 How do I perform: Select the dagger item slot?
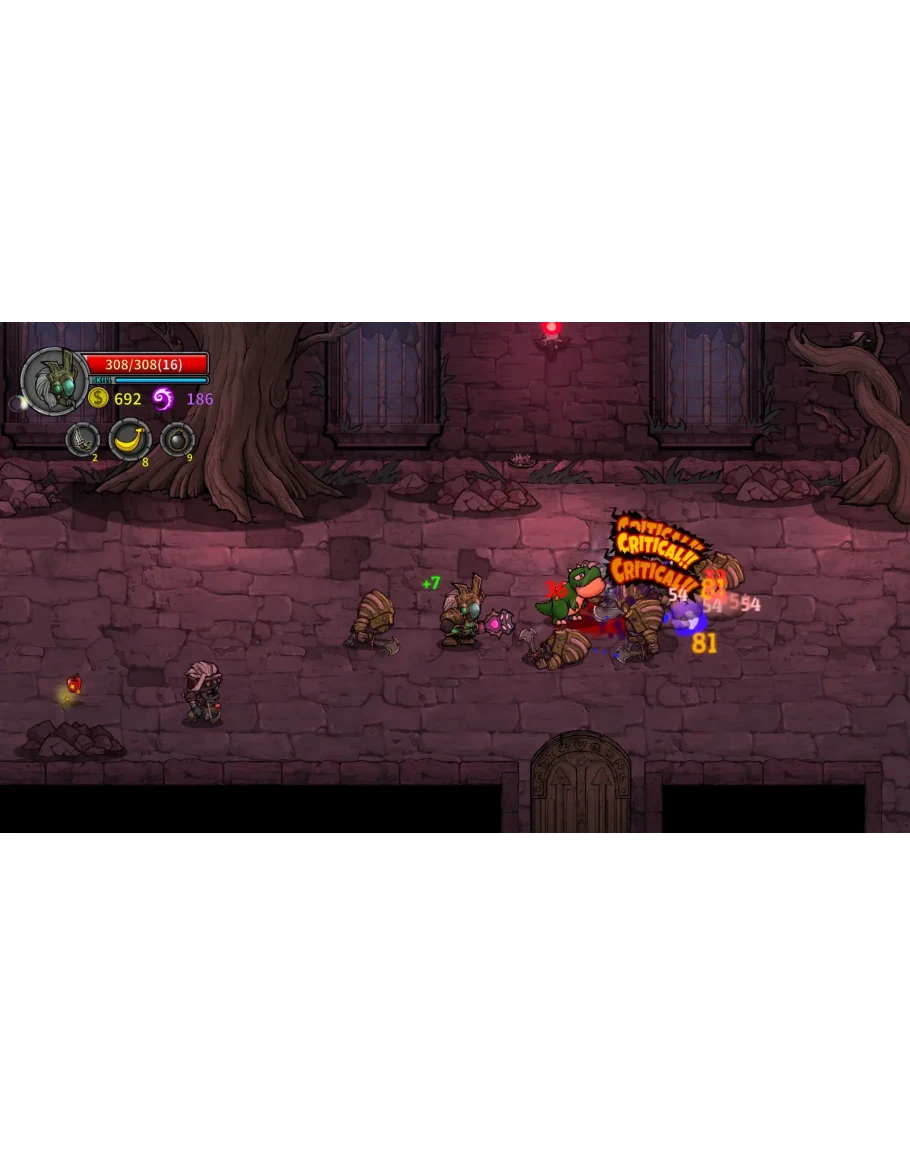coord(82,439)
